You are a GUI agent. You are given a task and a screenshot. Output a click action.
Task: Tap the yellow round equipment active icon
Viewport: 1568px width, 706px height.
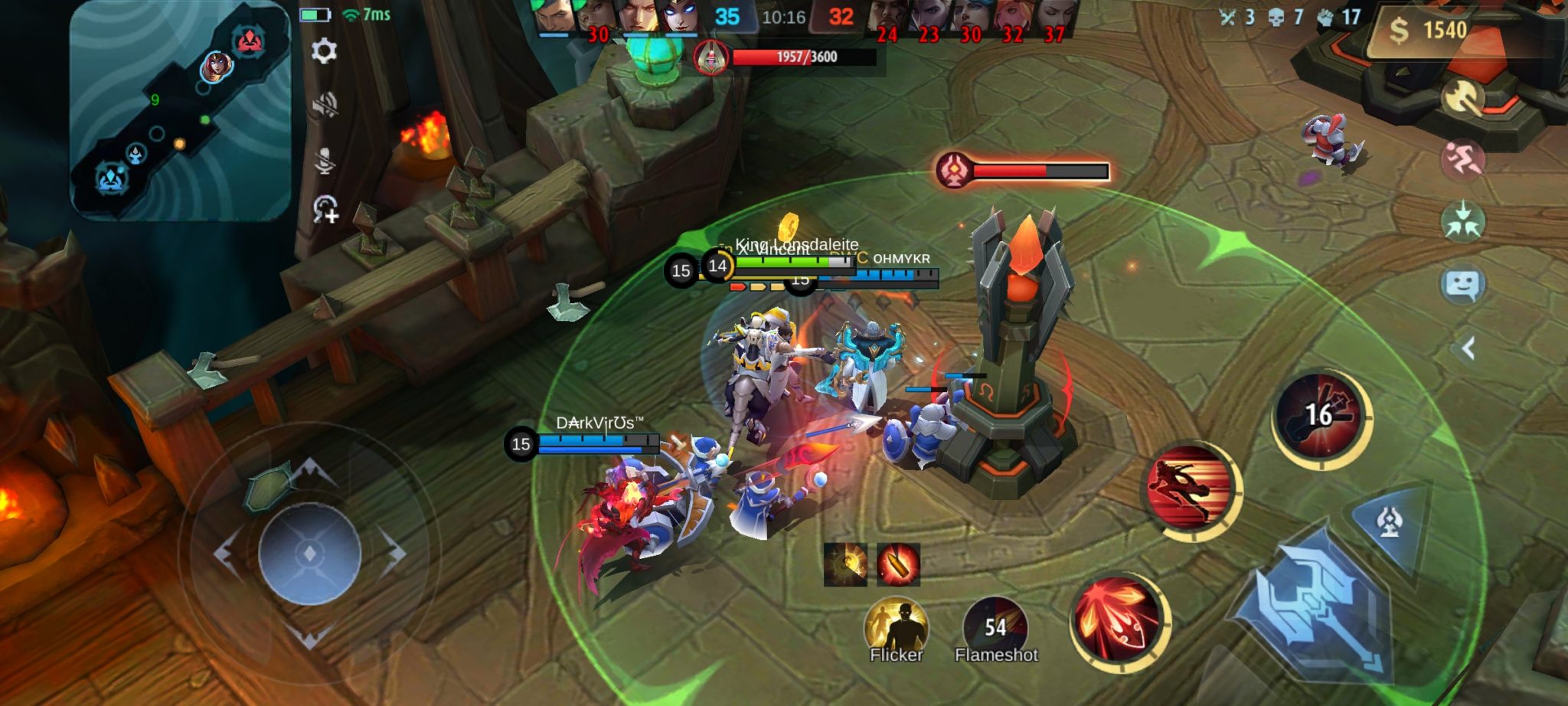[845, 564]
